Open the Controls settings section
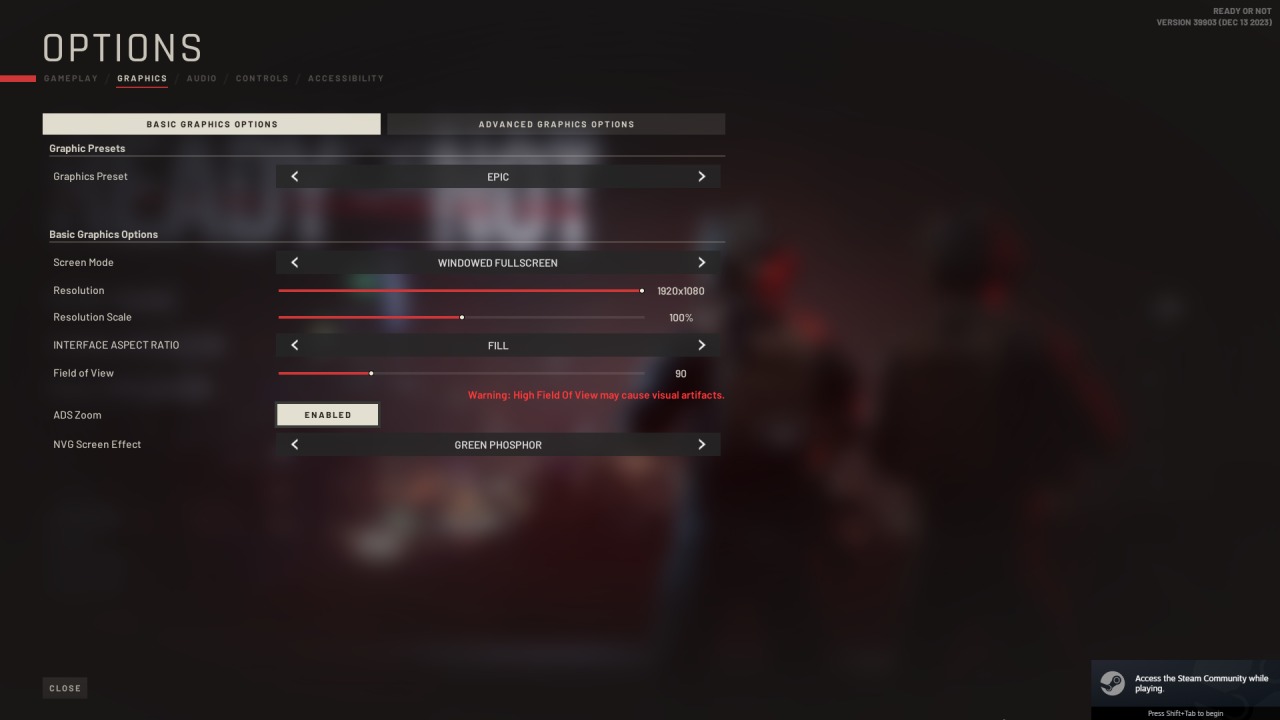The height and width of the screenshot is (720, 1280). (261, 78)
